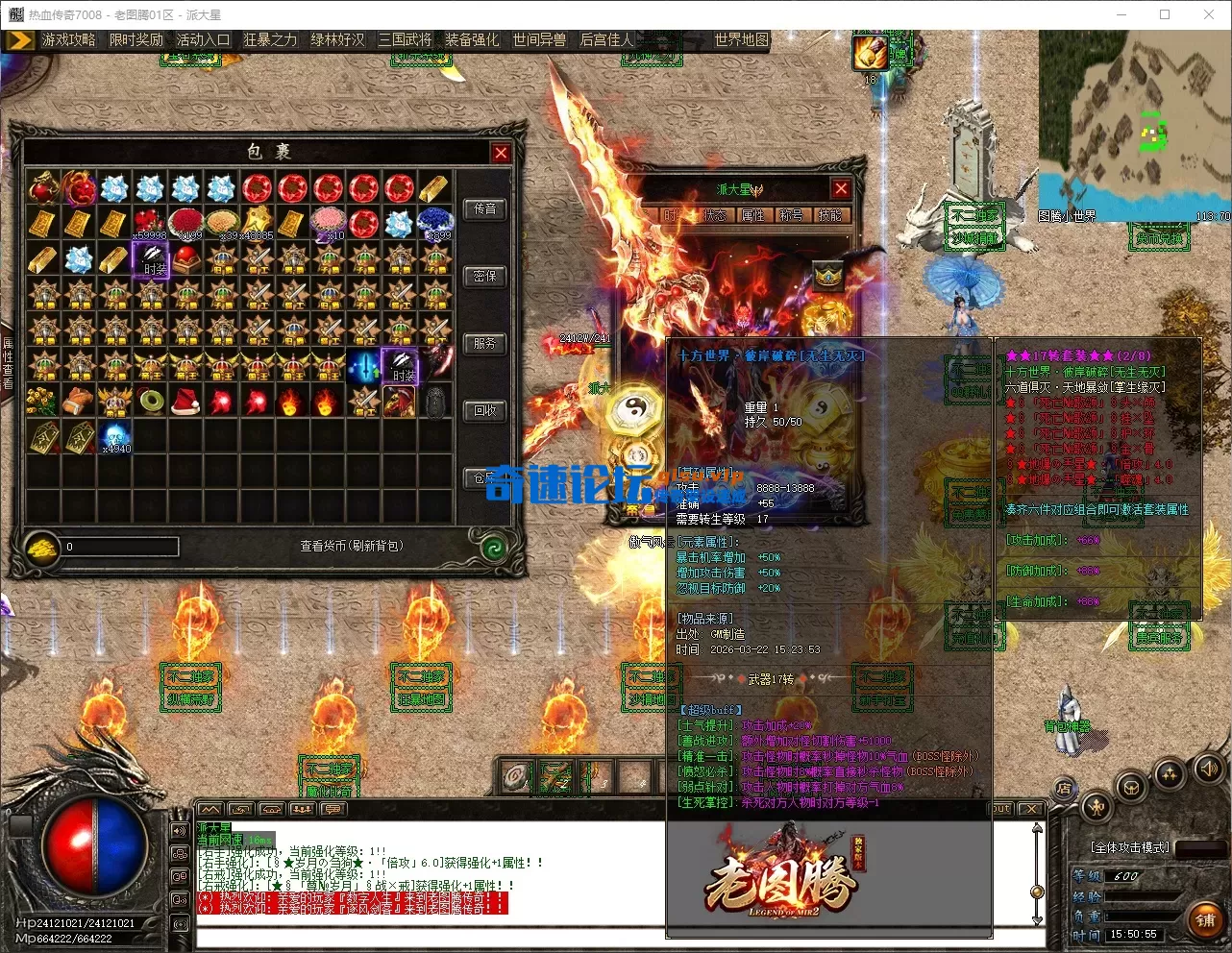Select the blue flower bouquet stack x899

pyautogui.click(x=435, y=223)
